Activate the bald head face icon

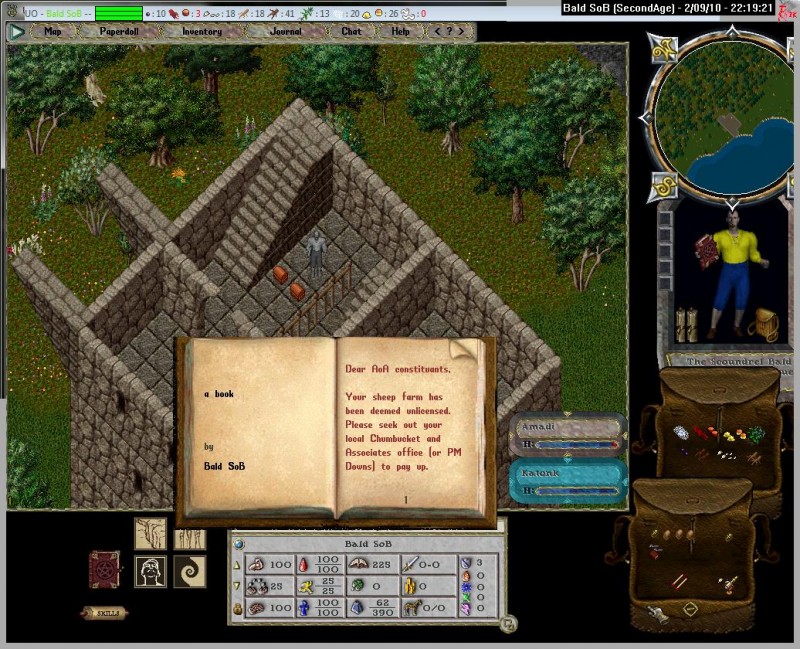150,571
